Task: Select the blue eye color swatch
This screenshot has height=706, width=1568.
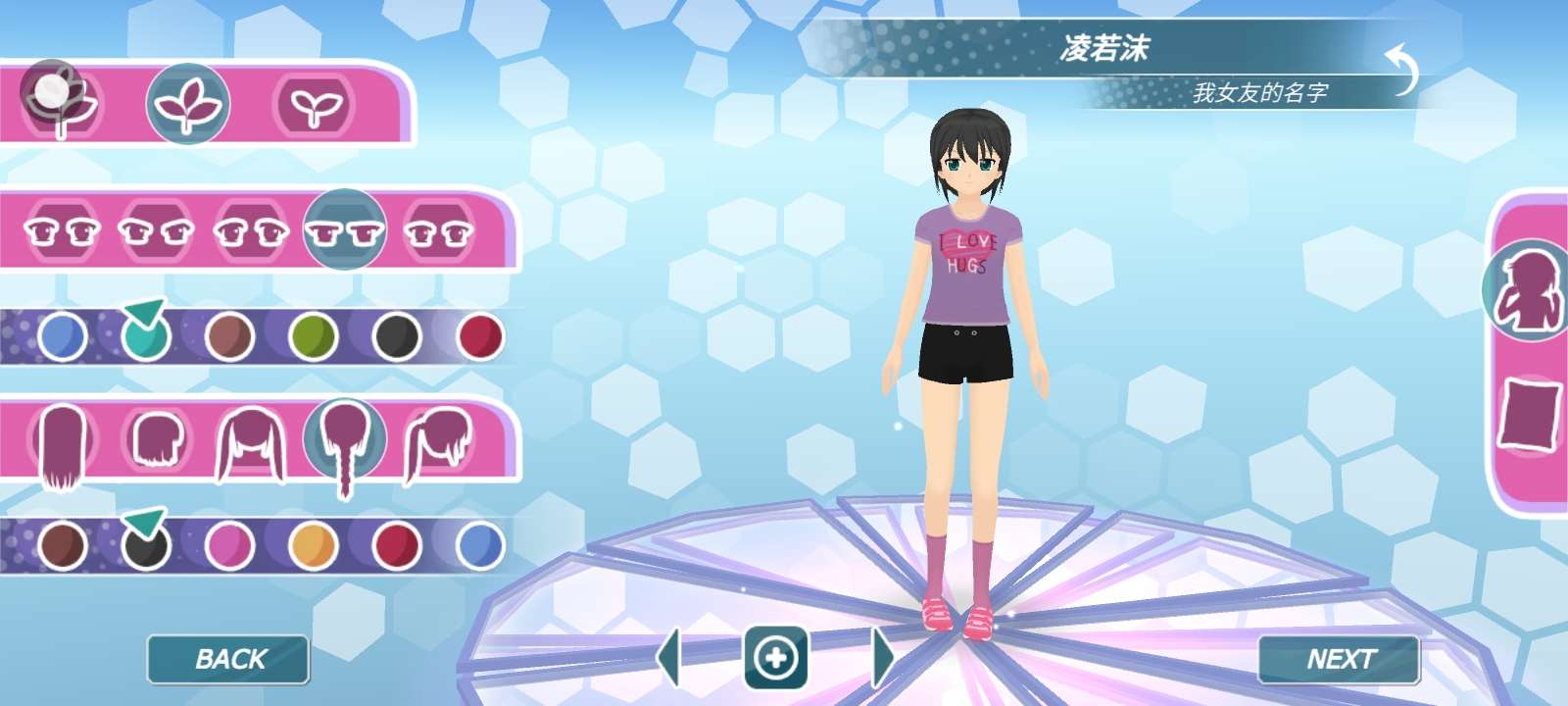Action: click(x=62, y=336)
